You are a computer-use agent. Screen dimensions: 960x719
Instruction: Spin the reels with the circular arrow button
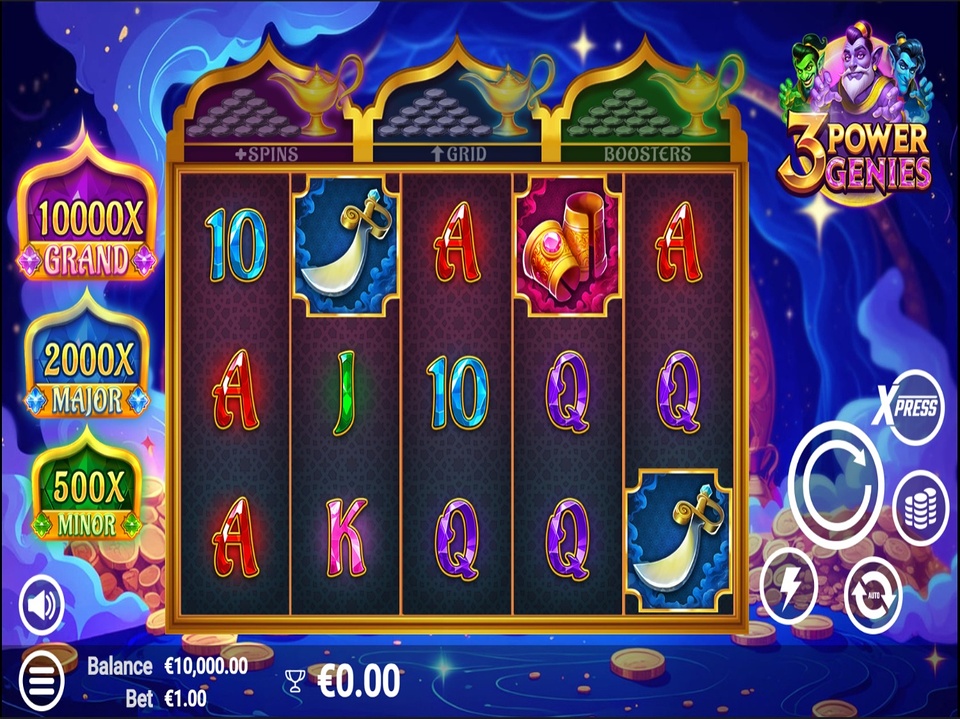click(836, 484)
